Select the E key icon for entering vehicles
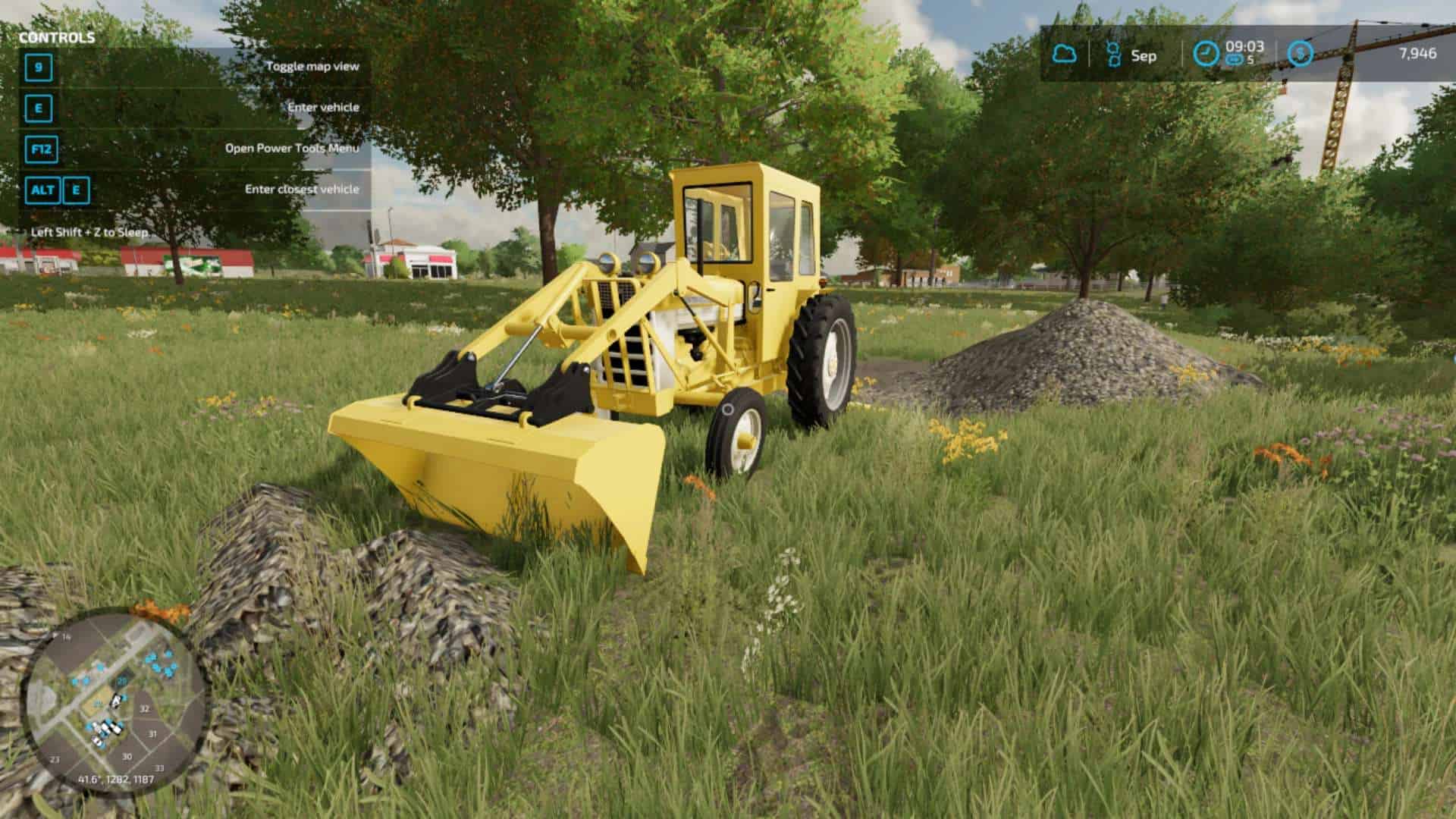 tap(38, 108)
